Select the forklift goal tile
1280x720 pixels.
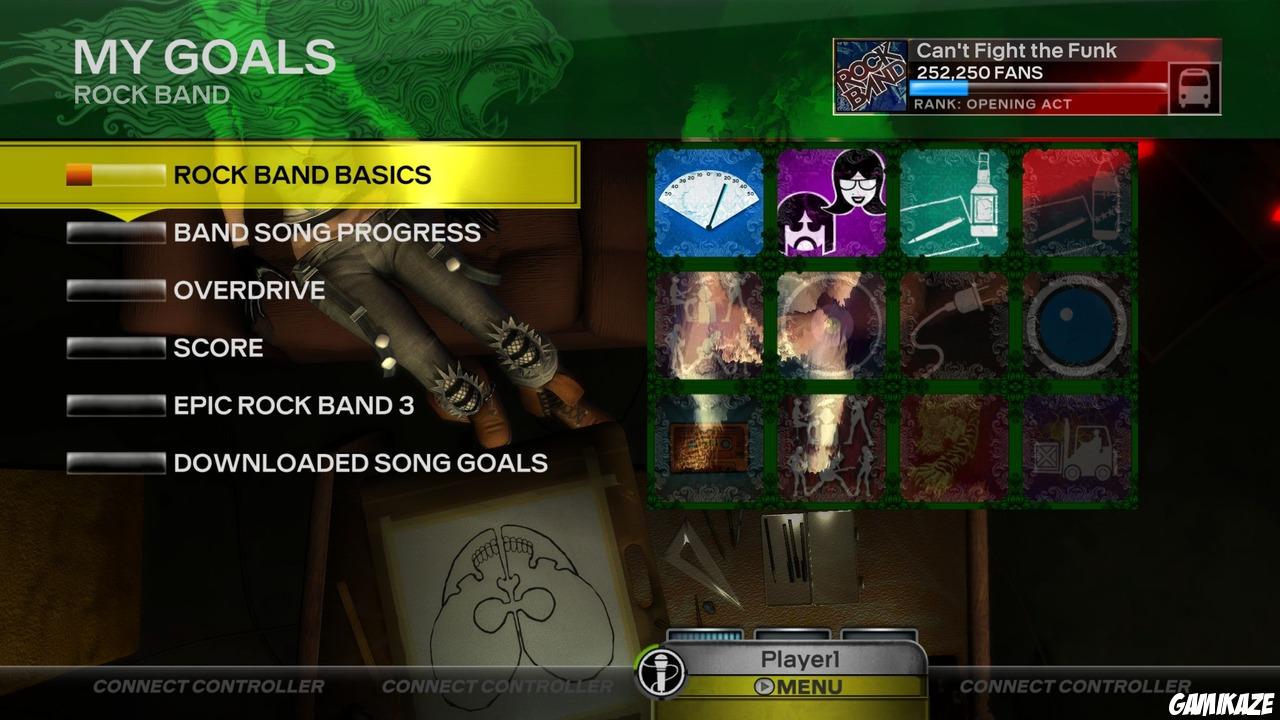(1078, 447)
